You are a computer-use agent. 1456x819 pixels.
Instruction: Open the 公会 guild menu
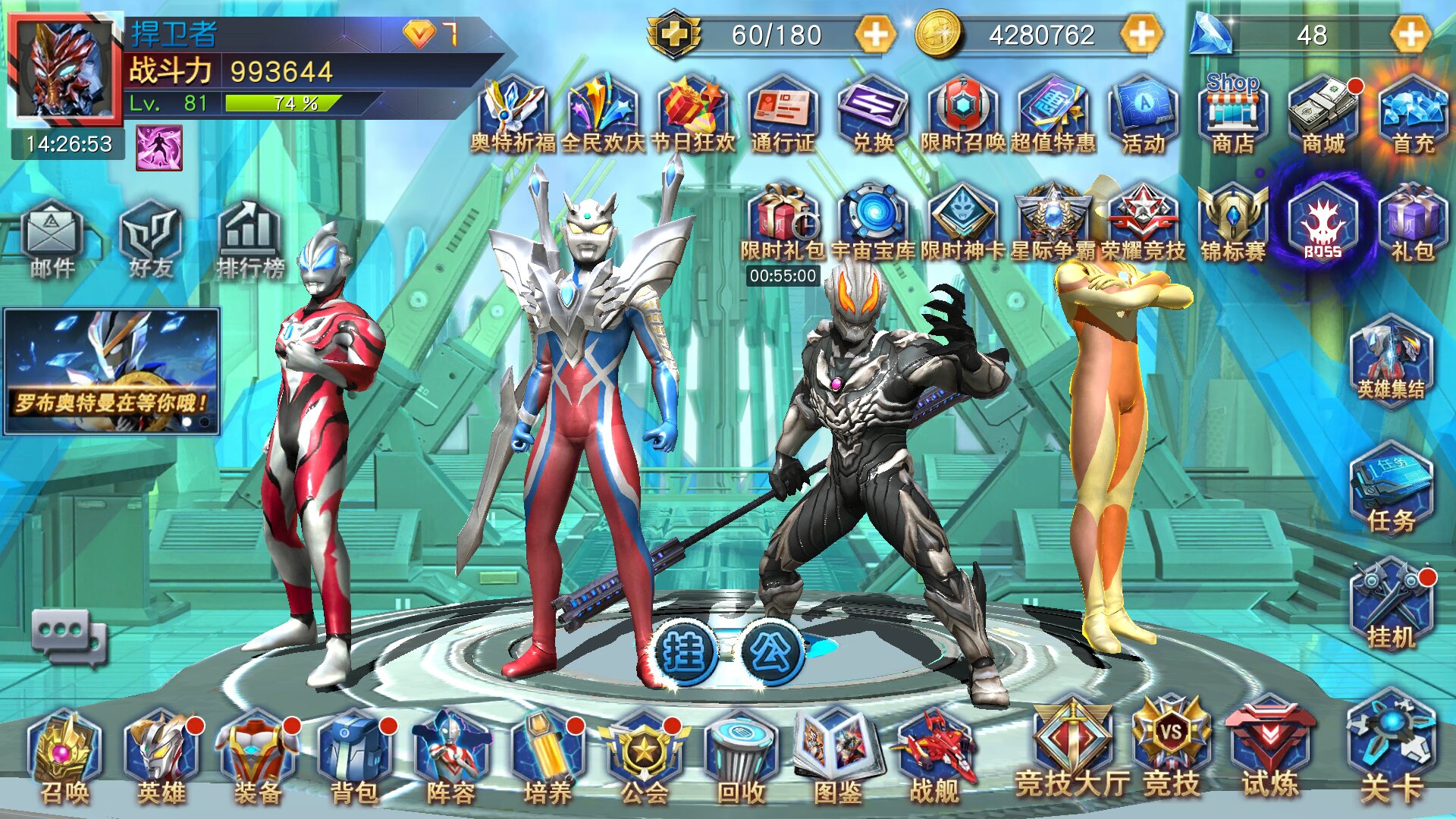pyautogui.click(x=644, y=756)
